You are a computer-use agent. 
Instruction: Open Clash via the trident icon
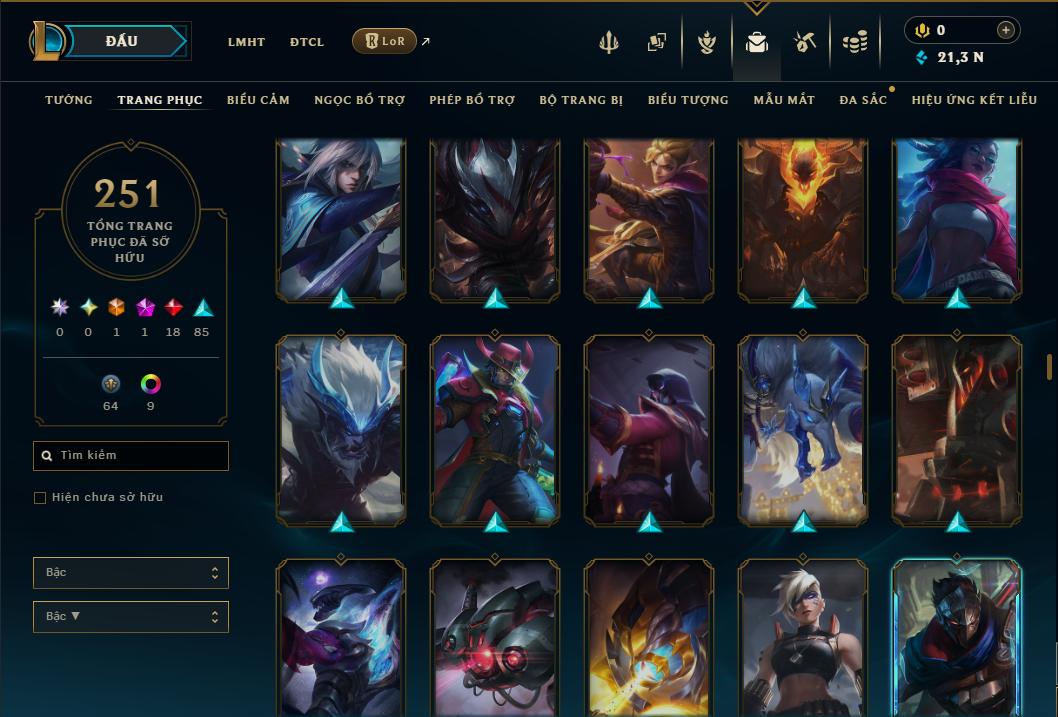[609, 42]
